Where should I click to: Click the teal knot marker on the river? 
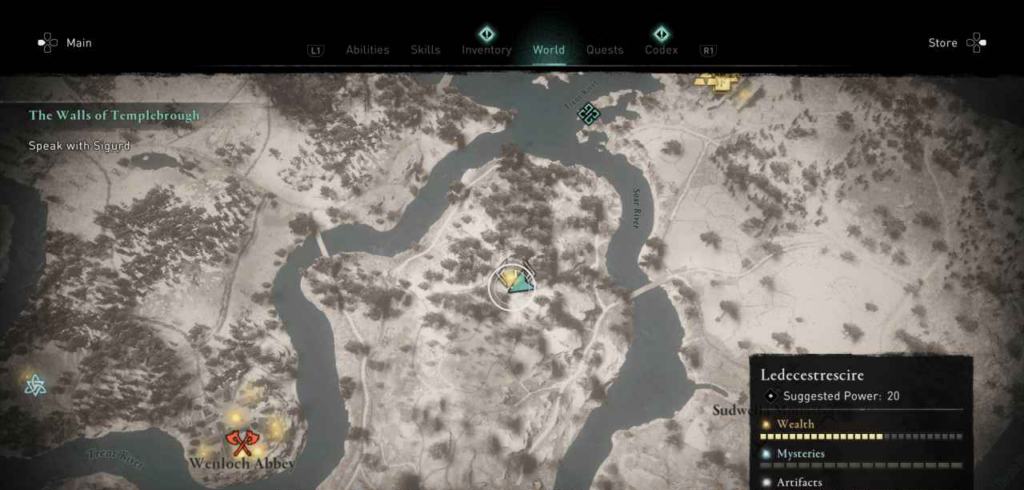tap(589, 113)
